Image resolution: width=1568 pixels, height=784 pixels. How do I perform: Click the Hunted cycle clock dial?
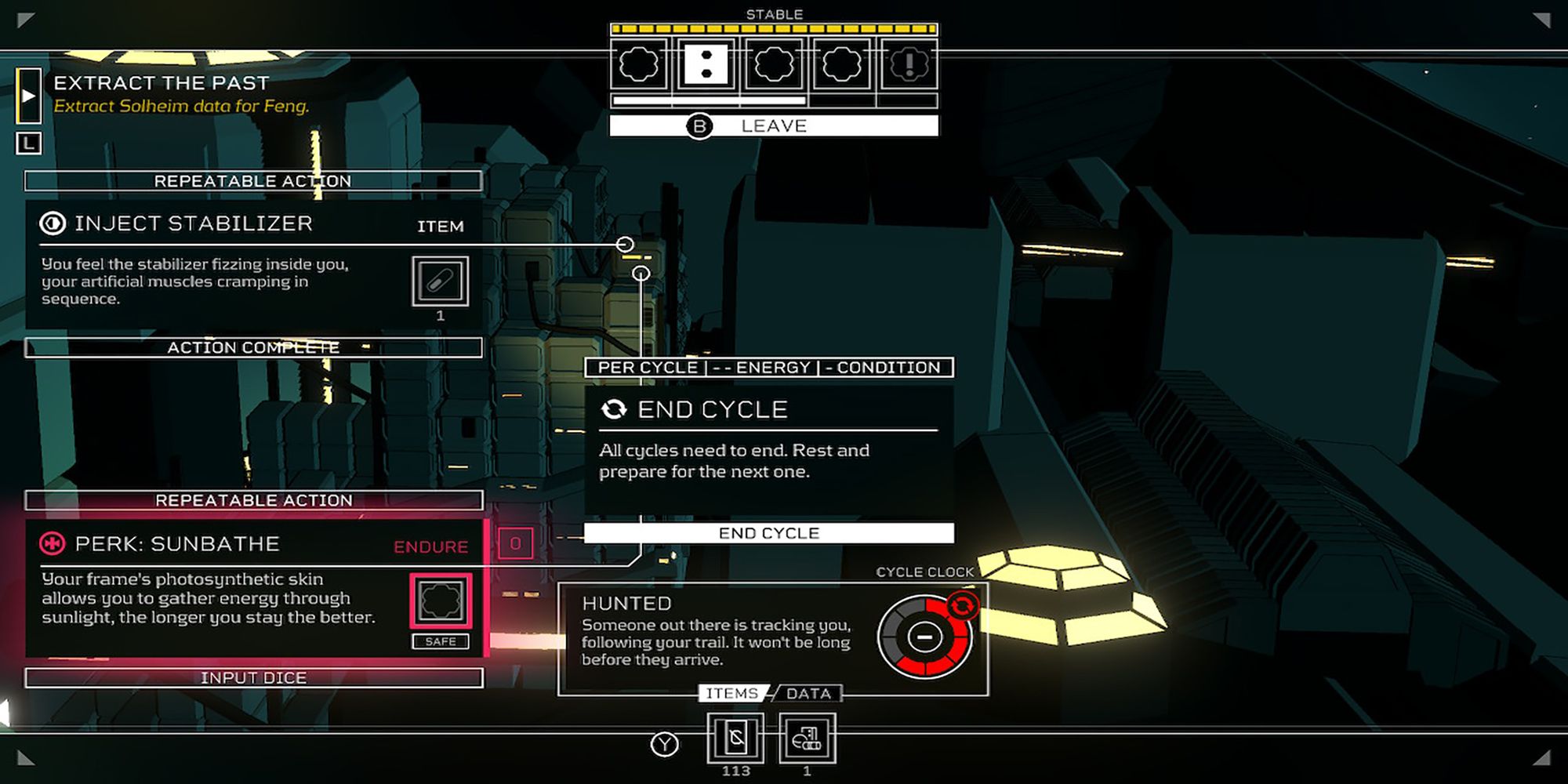pyautogui.click(x=924, y=637)
